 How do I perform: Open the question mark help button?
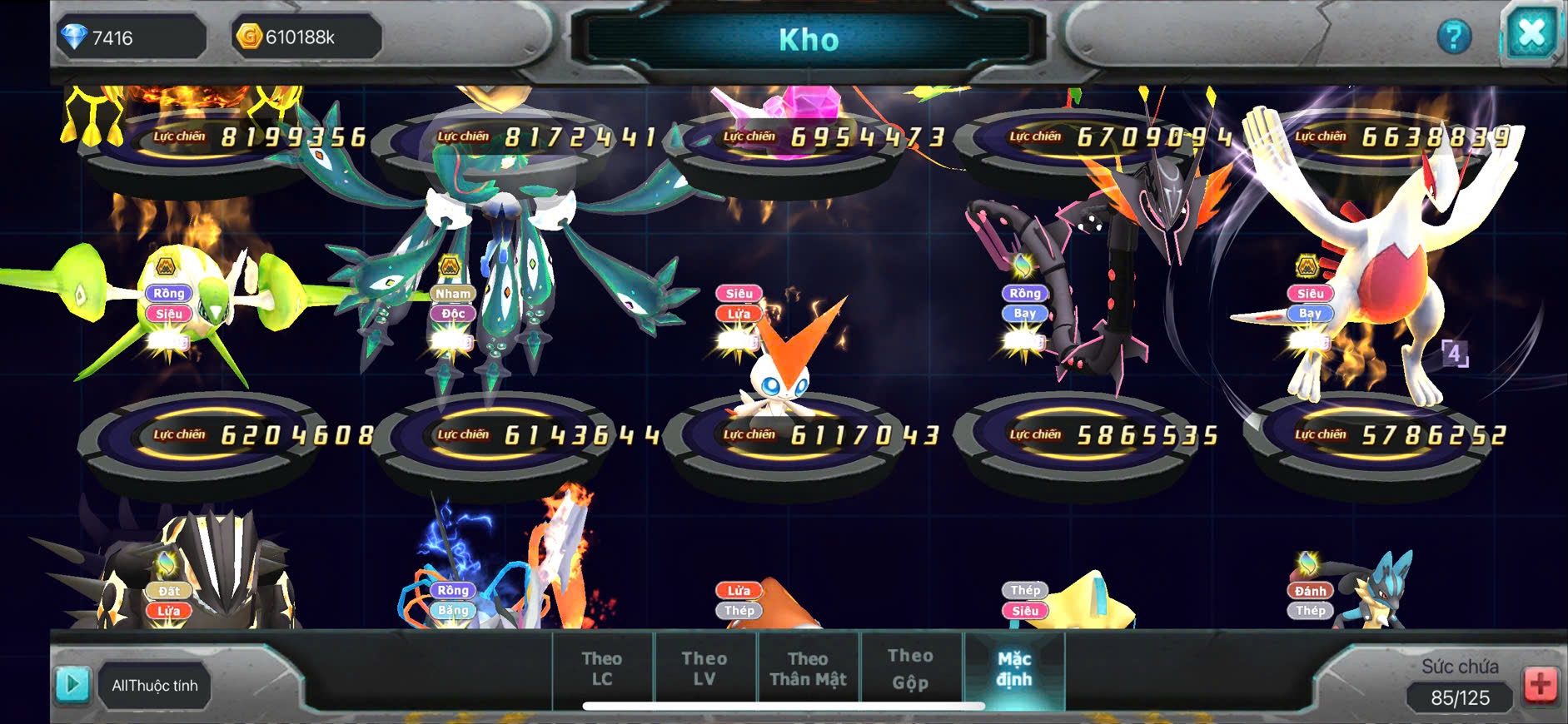[x=1454, y=37]
